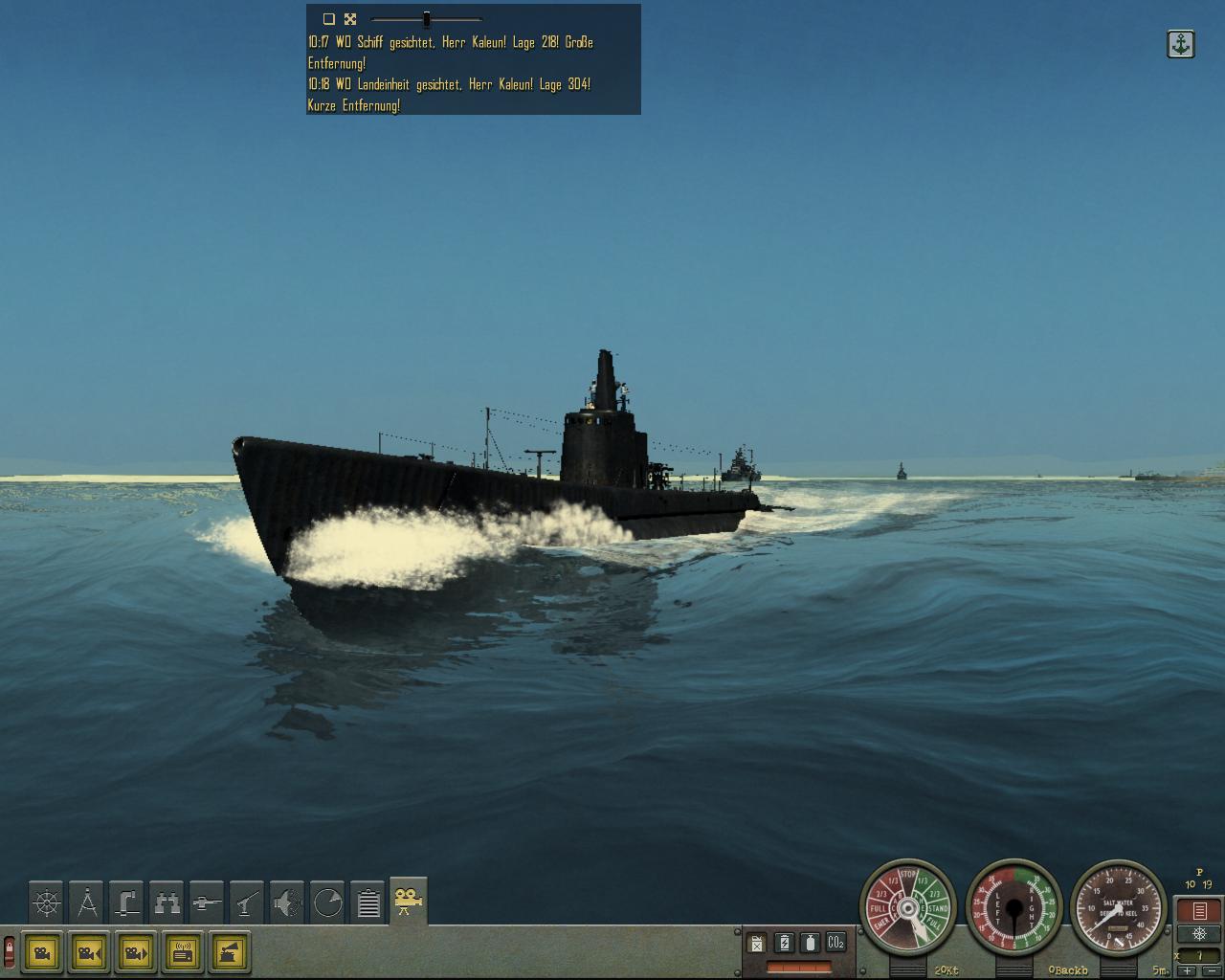Switch to the sonar hydrophone tab
Image resolution: width=1225 pixels, height=980 pixels.
click(287, 902)
